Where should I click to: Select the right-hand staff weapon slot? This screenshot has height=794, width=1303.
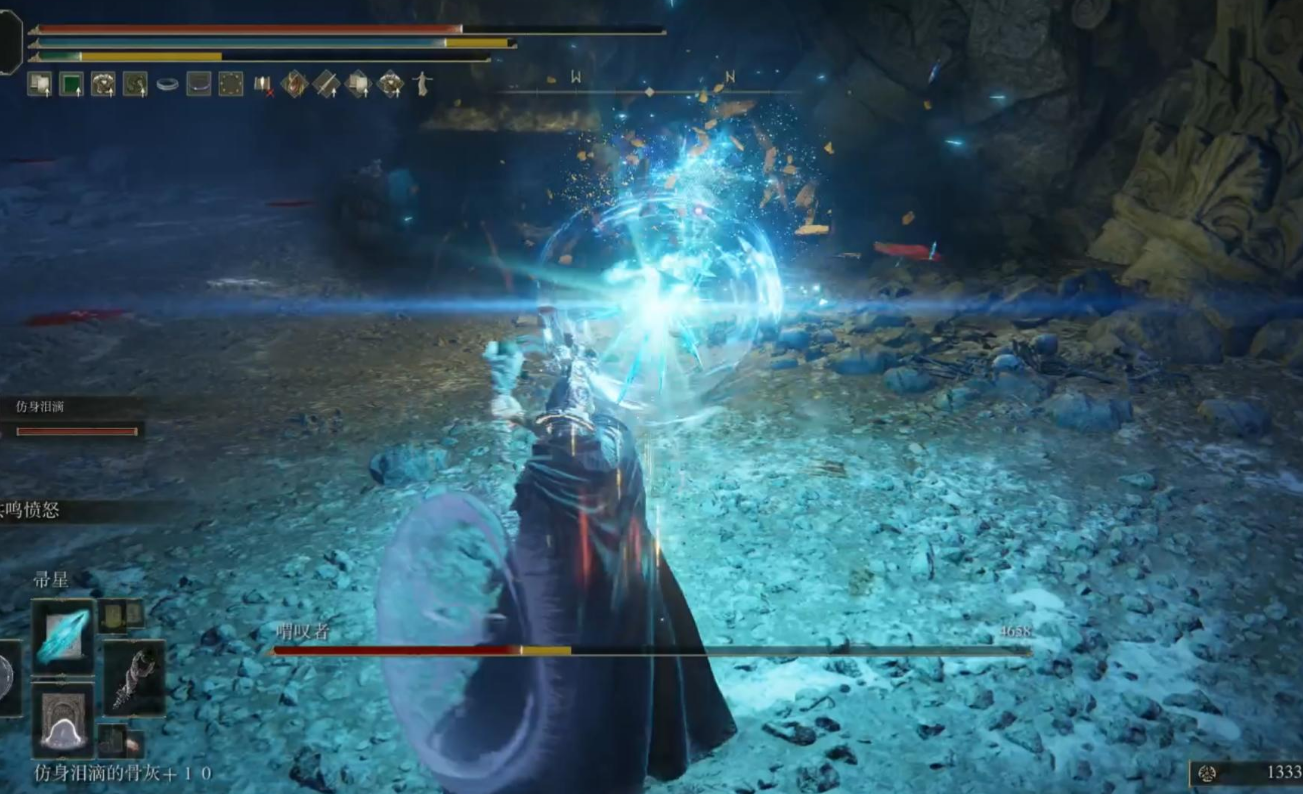[x=134, y=678]
